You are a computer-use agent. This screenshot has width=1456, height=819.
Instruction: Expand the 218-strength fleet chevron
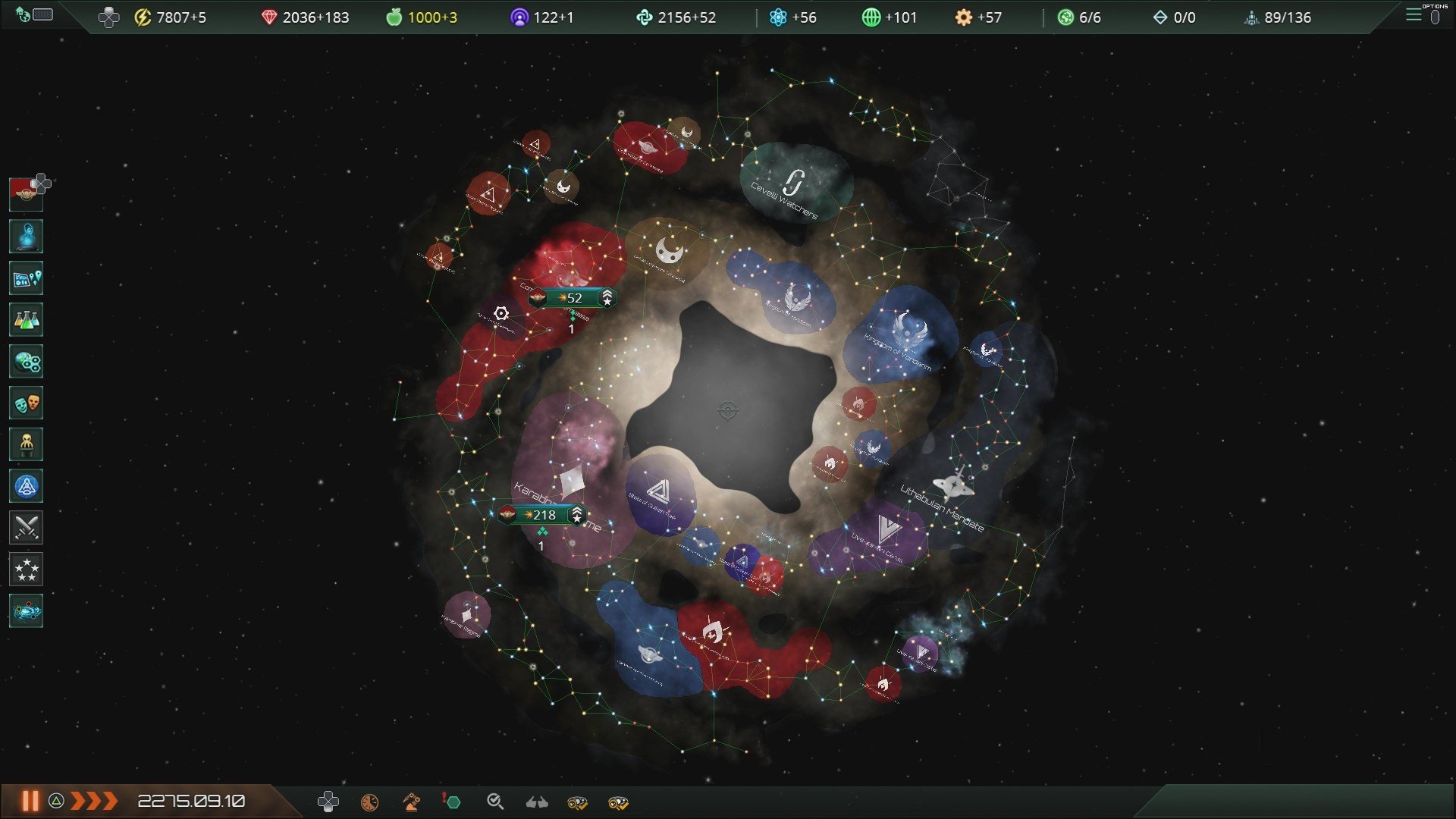click(578, 514)
